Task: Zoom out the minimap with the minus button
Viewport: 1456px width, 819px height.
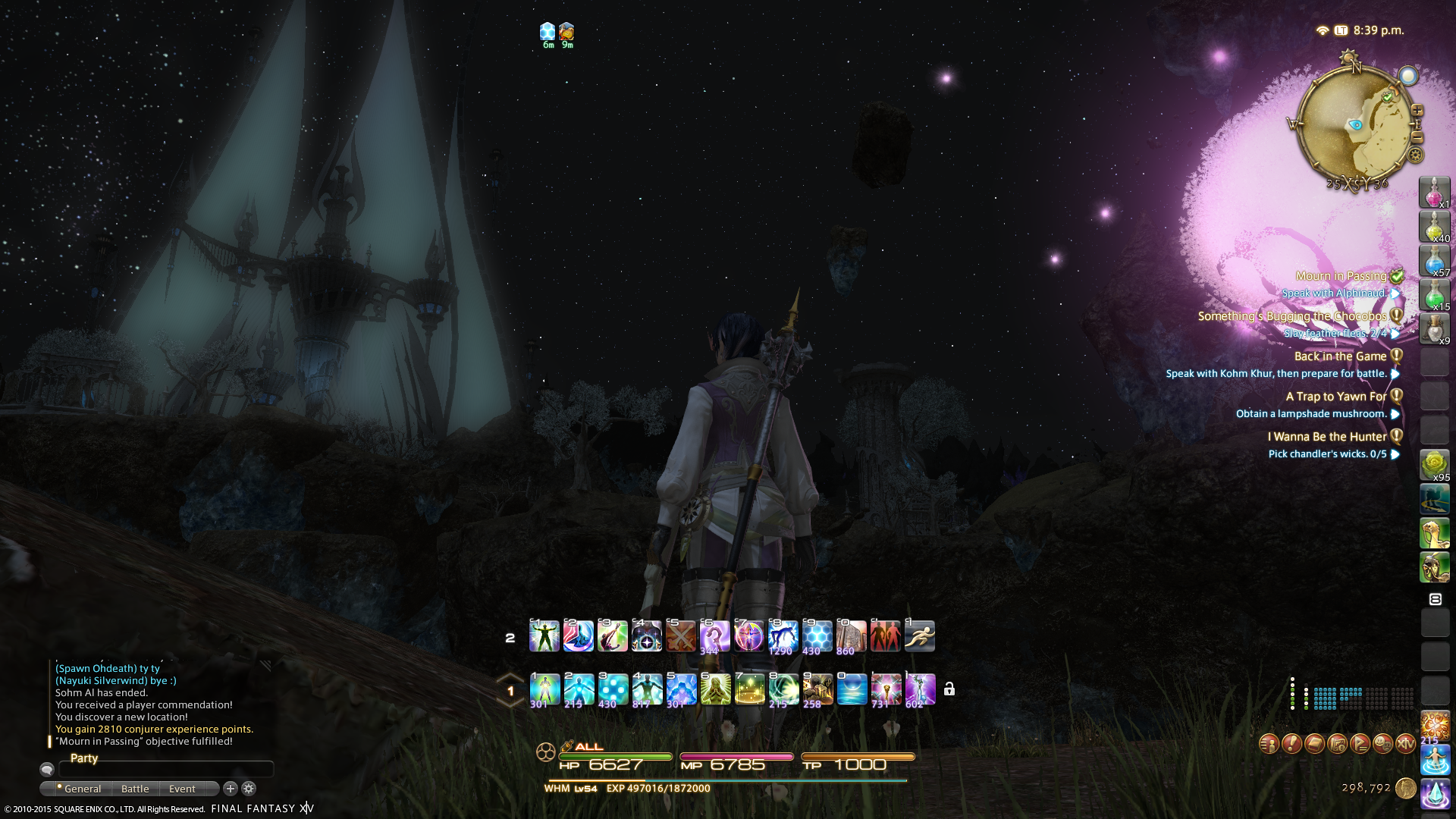Action: point(1417,137)
